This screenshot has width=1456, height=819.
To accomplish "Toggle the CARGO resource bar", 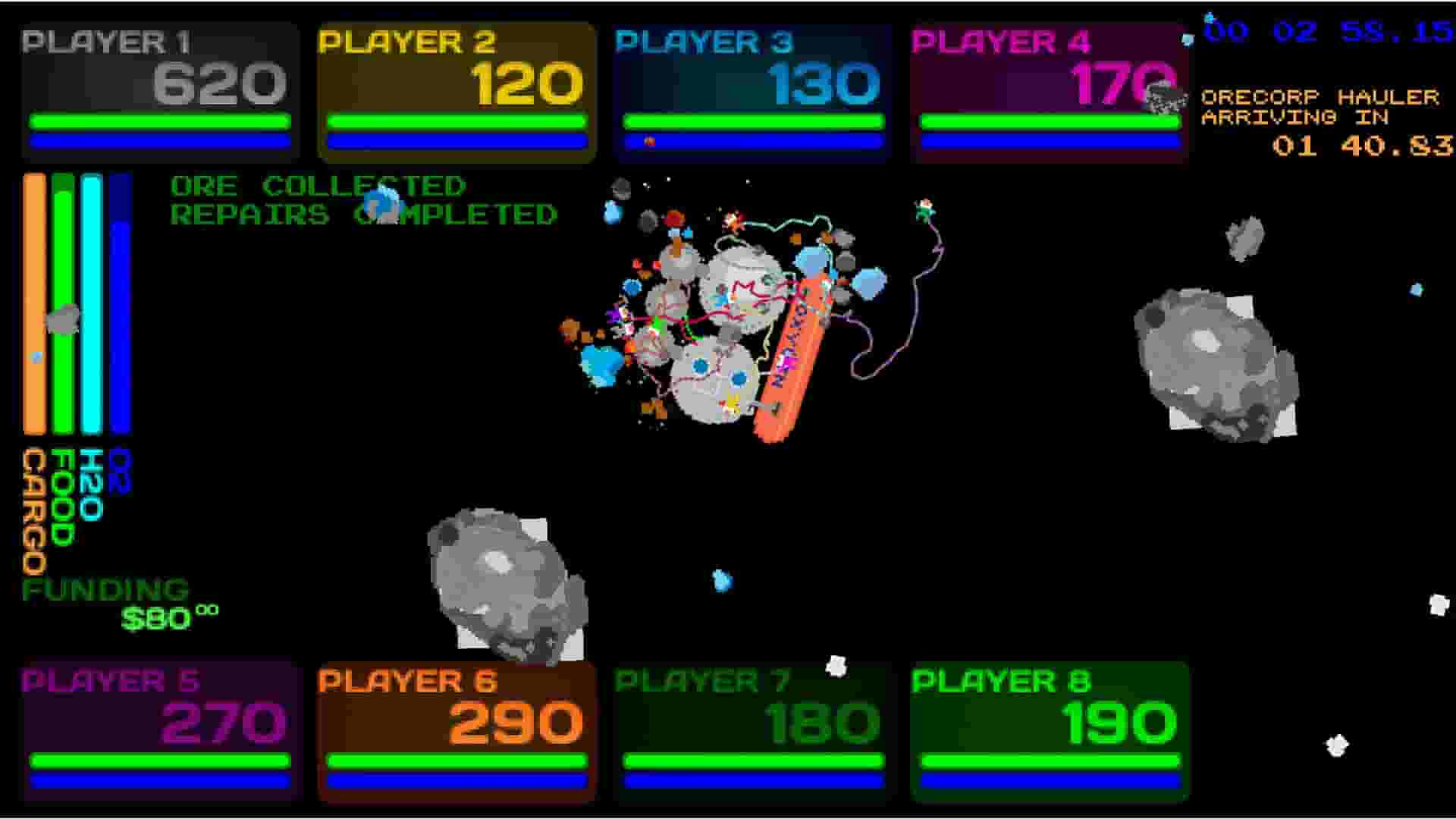I will 34,303.
